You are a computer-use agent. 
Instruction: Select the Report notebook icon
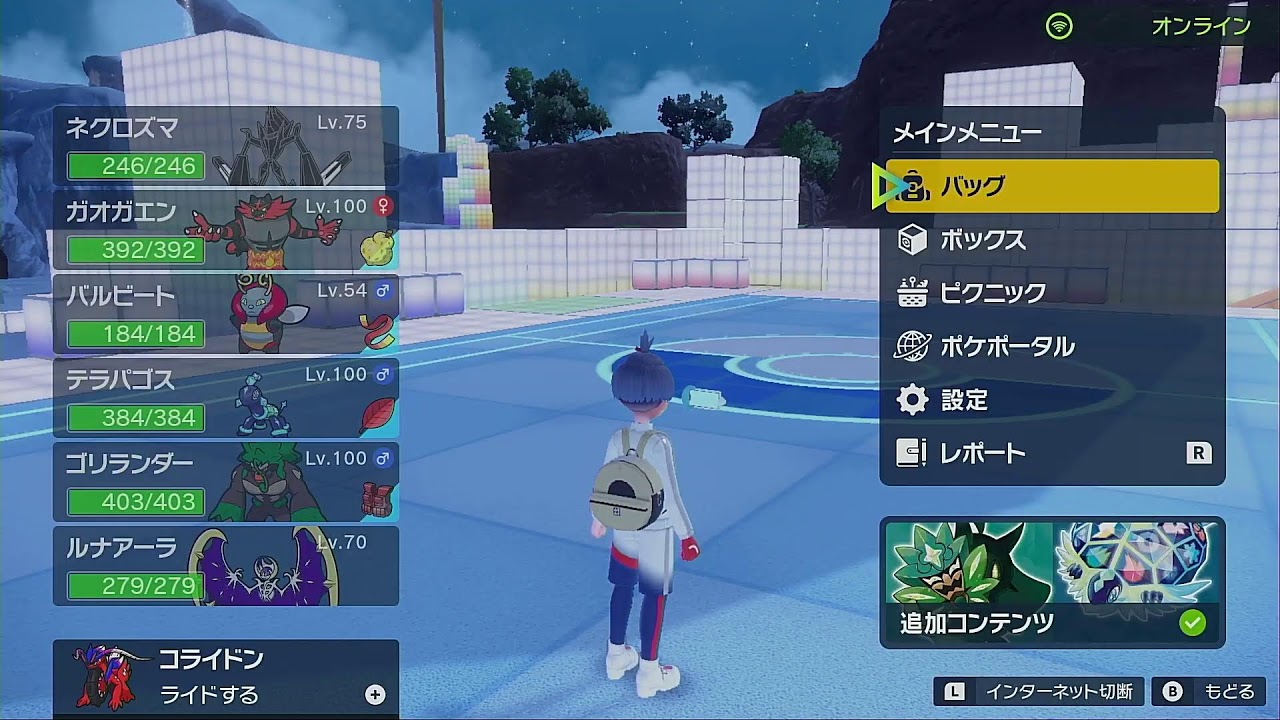[x=912, y=453]
